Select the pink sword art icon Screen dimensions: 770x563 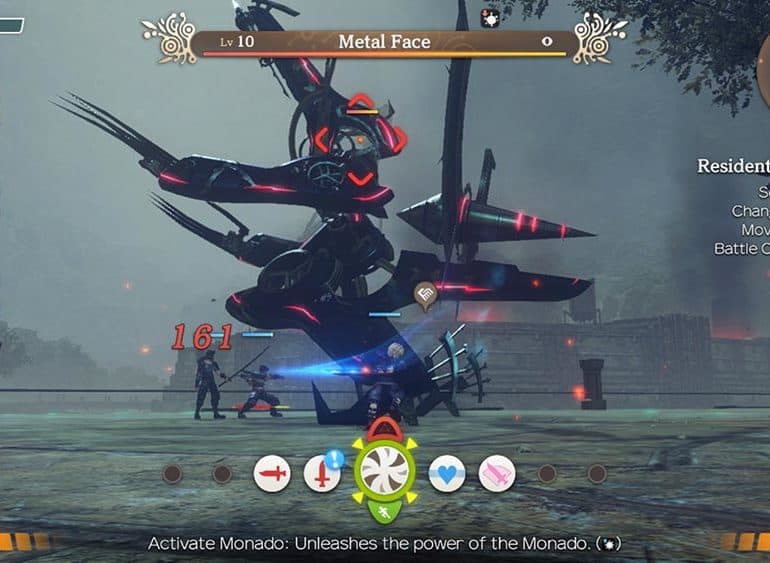click(x=497, y=472)
